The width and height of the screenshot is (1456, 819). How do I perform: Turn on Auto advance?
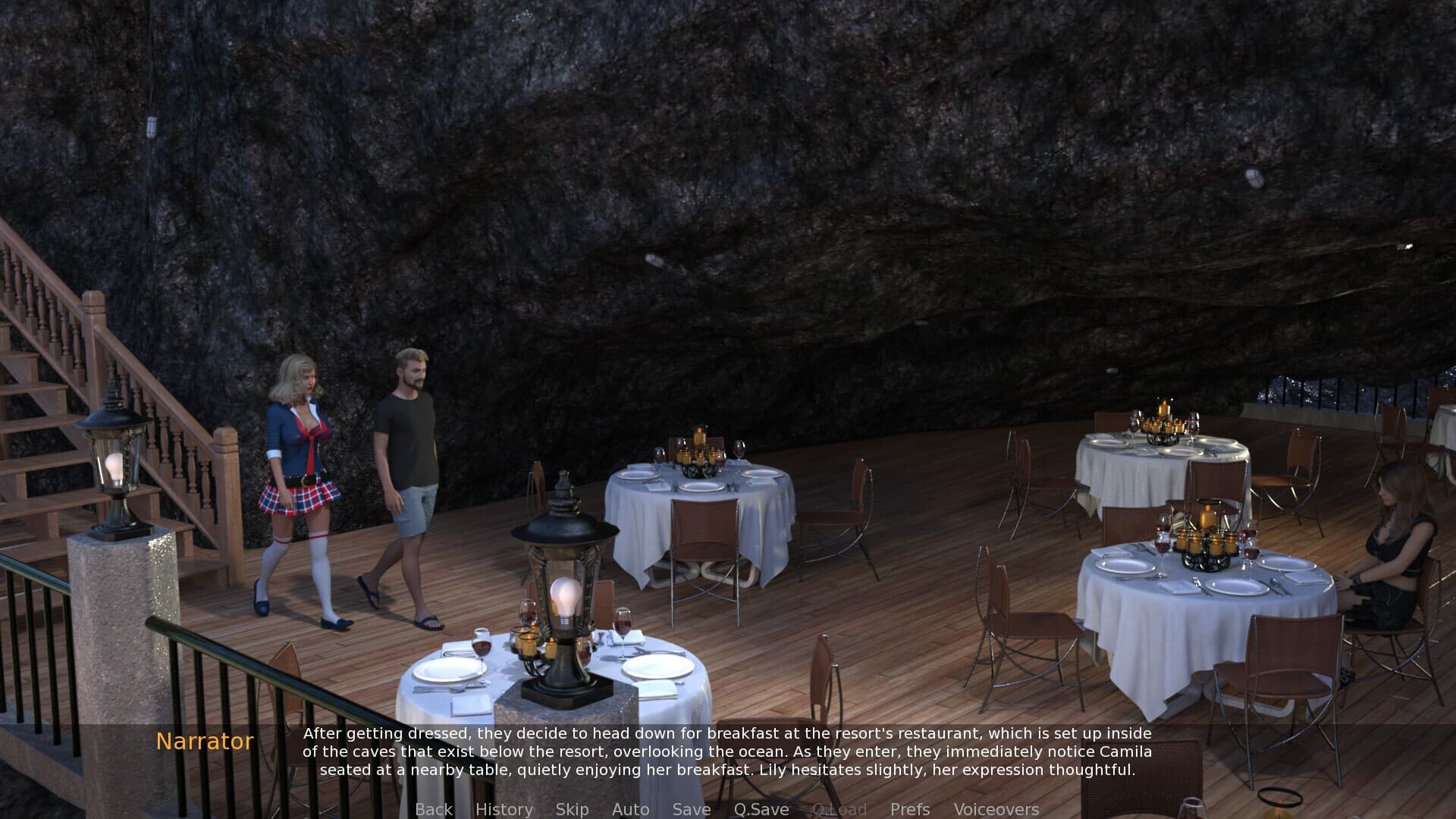pos(630,809)
